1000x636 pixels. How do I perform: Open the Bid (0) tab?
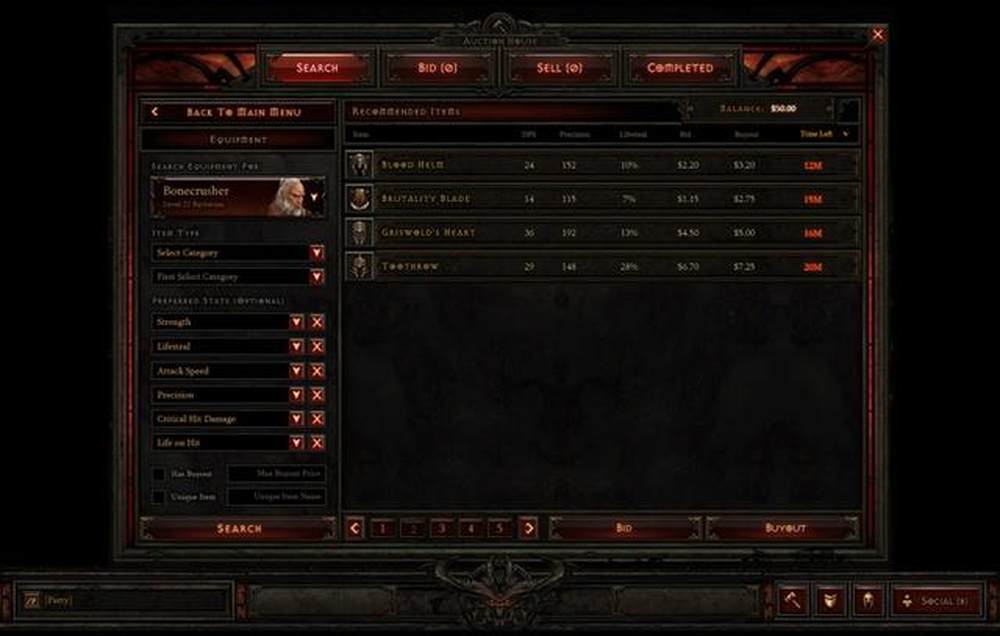(436, 68)
